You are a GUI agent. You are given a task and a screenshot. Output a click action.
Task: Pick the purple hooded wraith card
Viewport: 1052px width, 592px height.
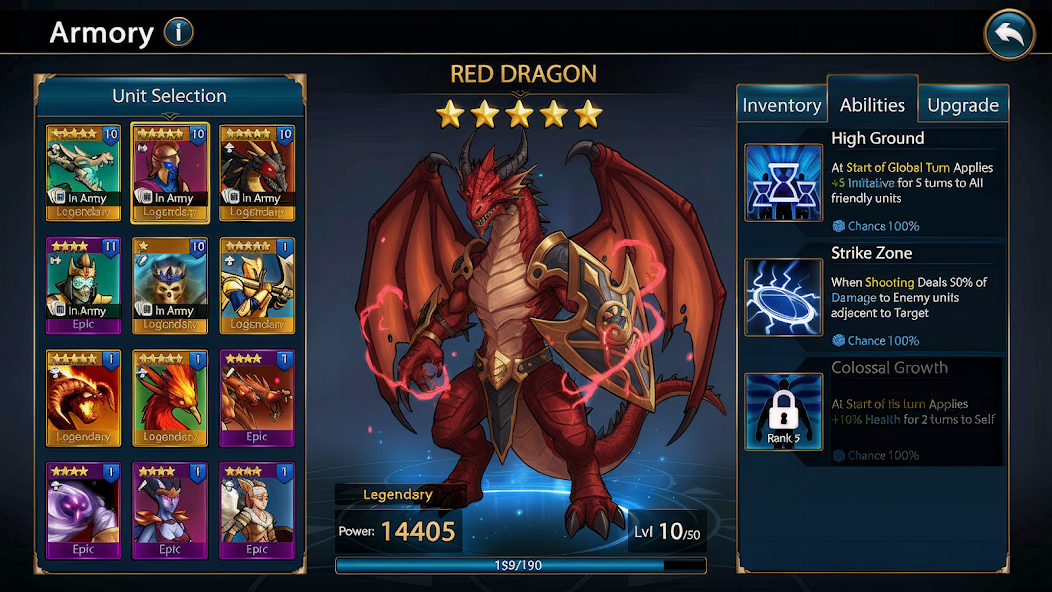(83, 510)
